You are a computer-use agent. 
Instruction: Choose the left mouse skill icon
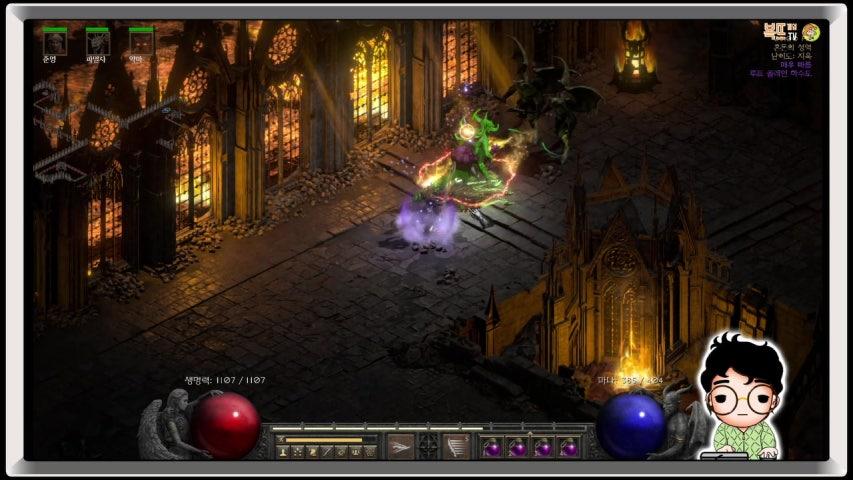[x=400, y=446]
